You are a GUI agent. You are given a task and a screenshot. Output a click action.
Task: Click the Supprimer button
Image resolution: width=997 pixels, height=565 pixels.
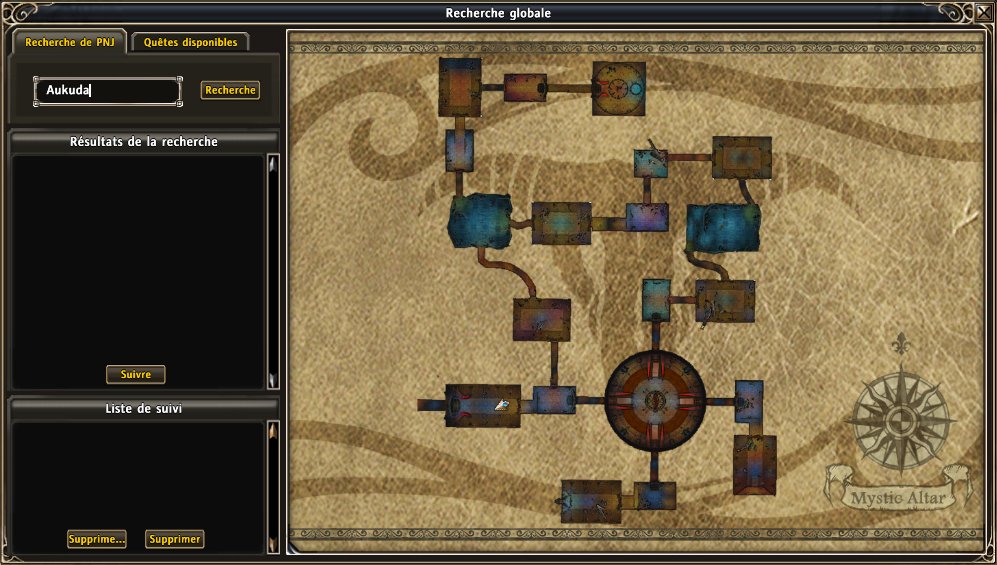(175, 539)
